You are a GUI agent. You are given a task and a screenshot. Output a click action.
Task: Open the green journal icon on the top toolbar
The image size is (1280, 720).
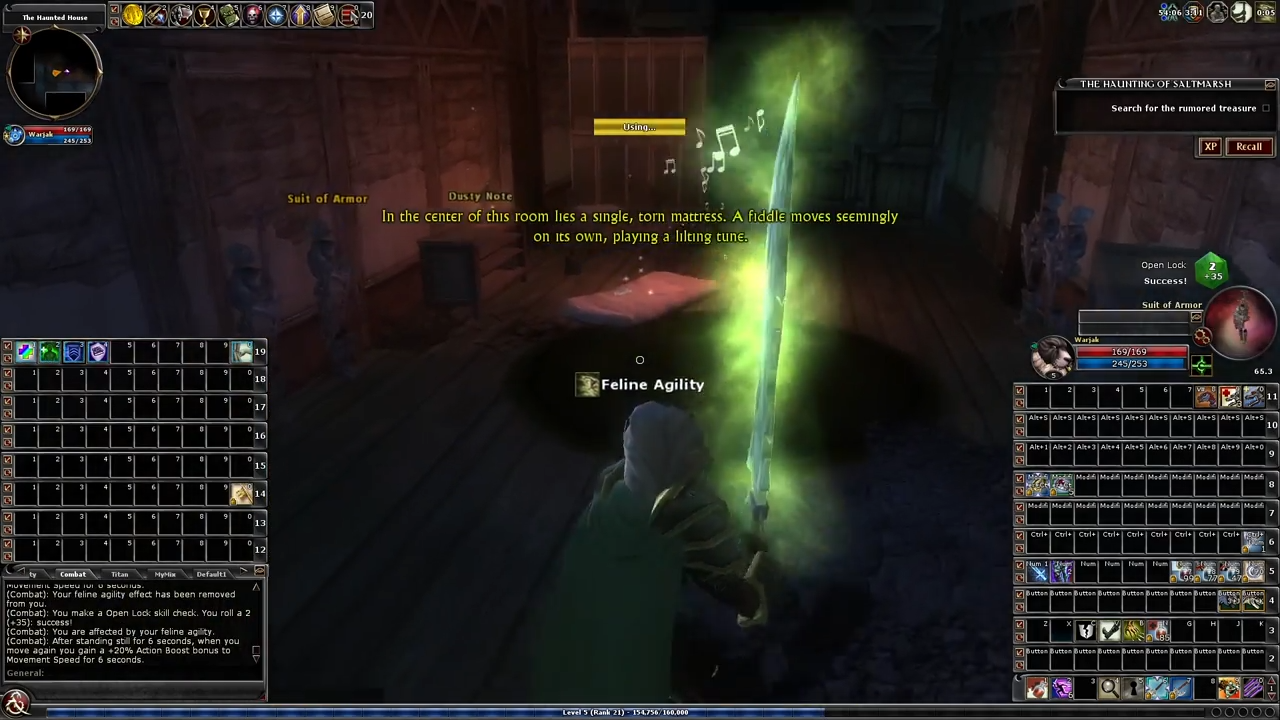(x=228, y=14)
